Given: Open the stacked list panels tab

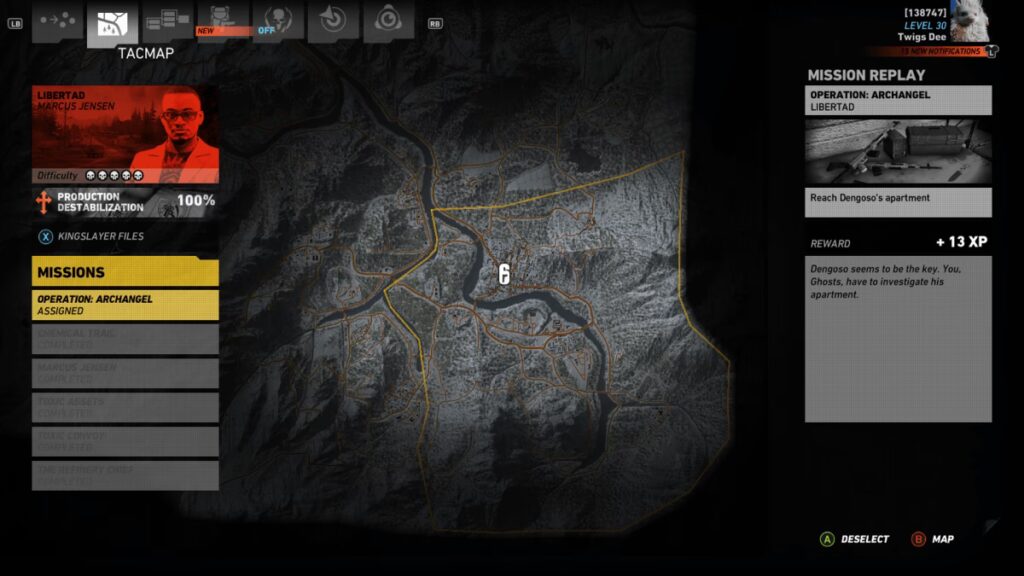Looking at the screenshot, I should click(x=168, y=20).
